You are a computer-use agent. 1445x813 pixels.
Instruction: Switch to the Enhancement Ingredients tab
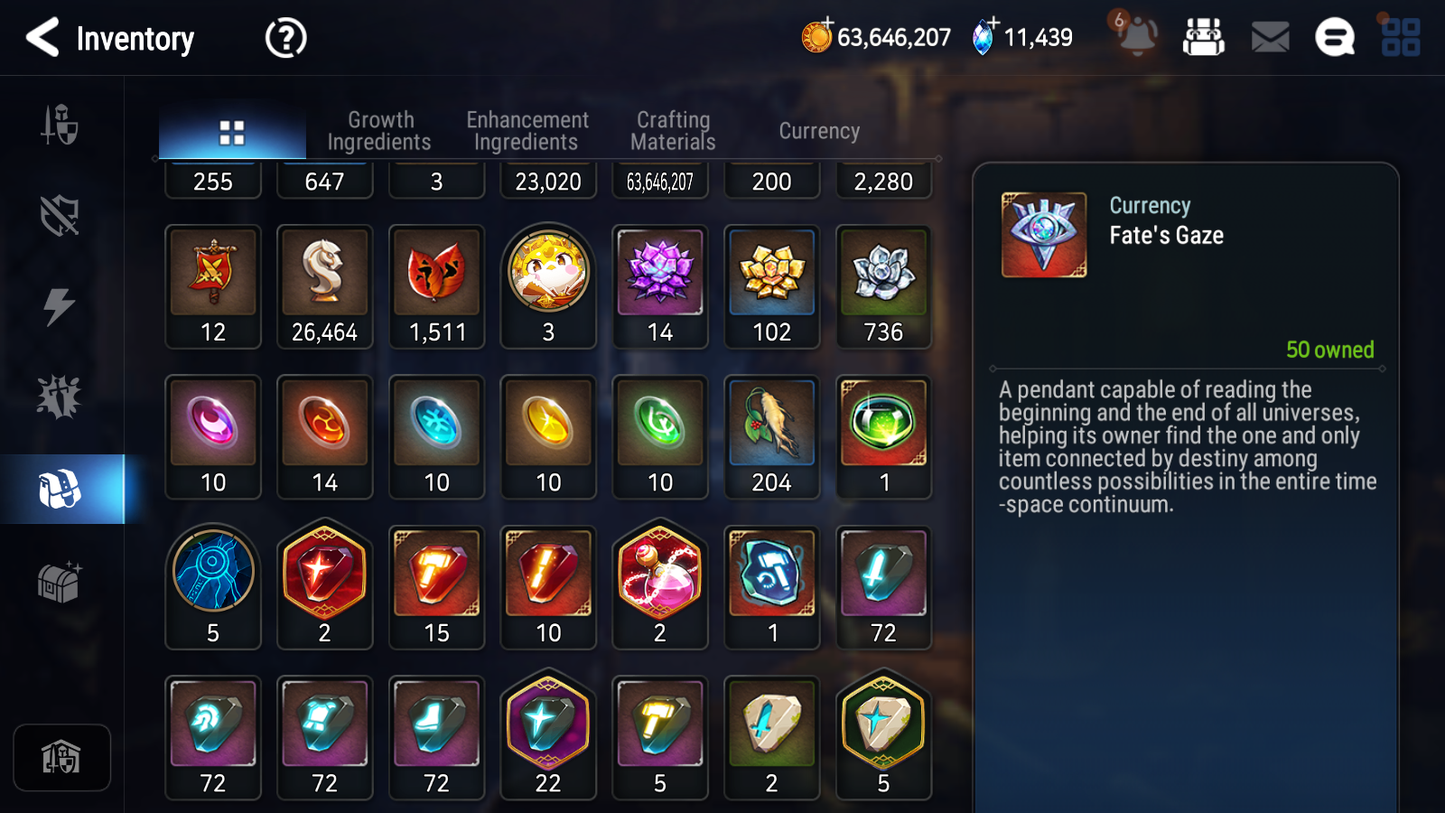pos(526,130)
